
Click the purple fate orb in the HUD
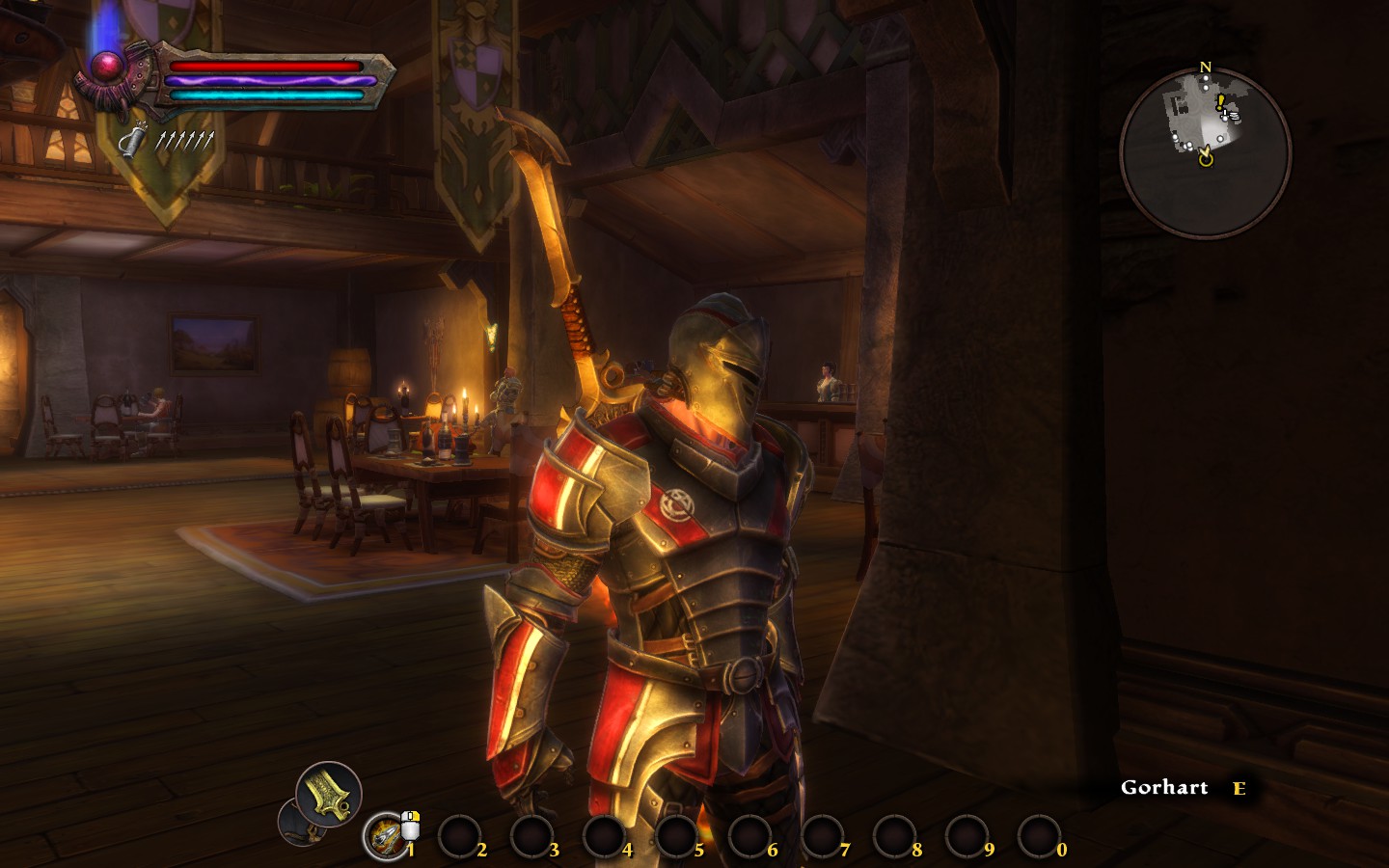pyautogui.click(x=106, y=66)
